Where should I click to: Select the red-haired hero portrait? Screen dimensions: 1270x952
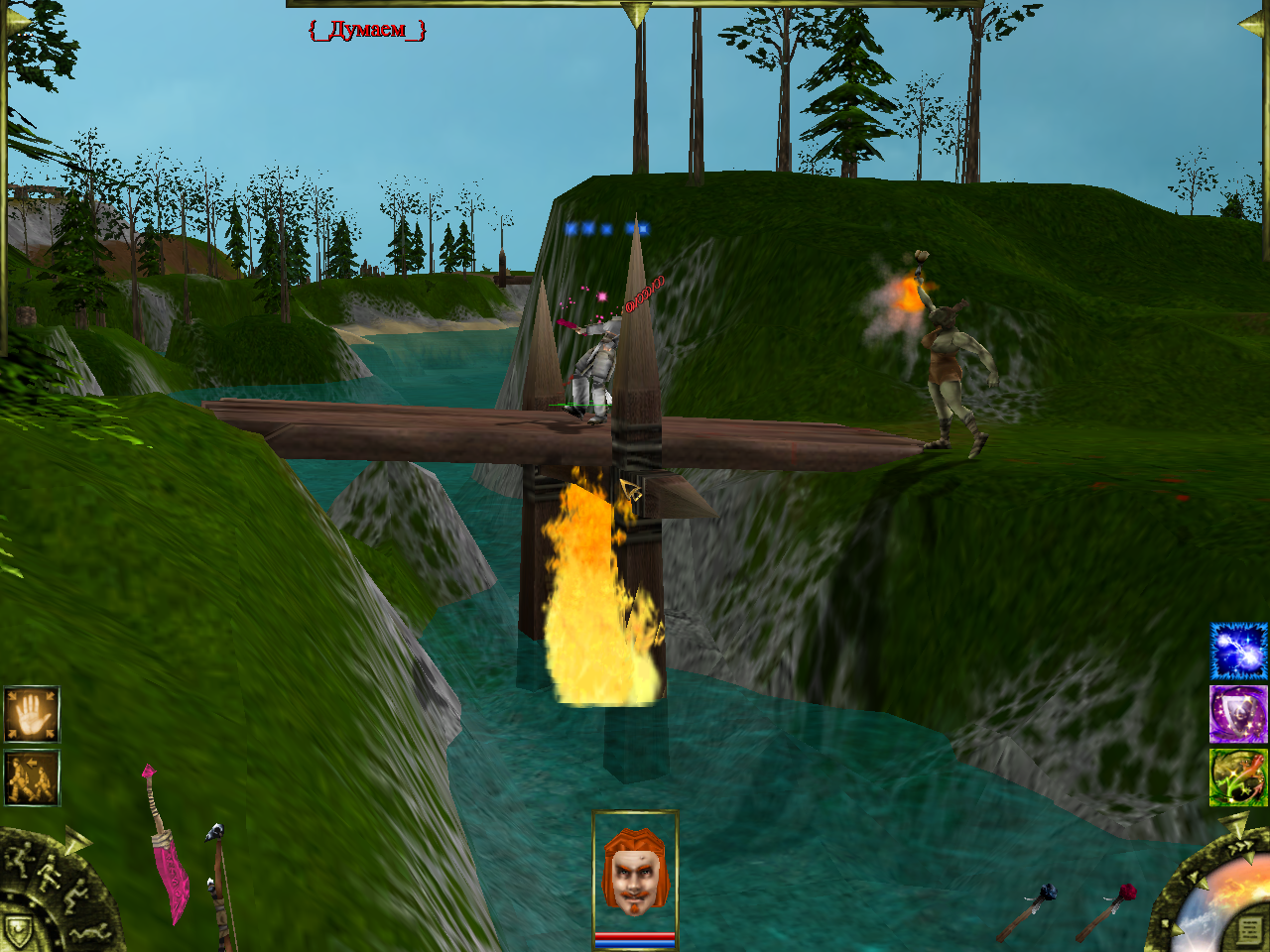coord(635,873)
